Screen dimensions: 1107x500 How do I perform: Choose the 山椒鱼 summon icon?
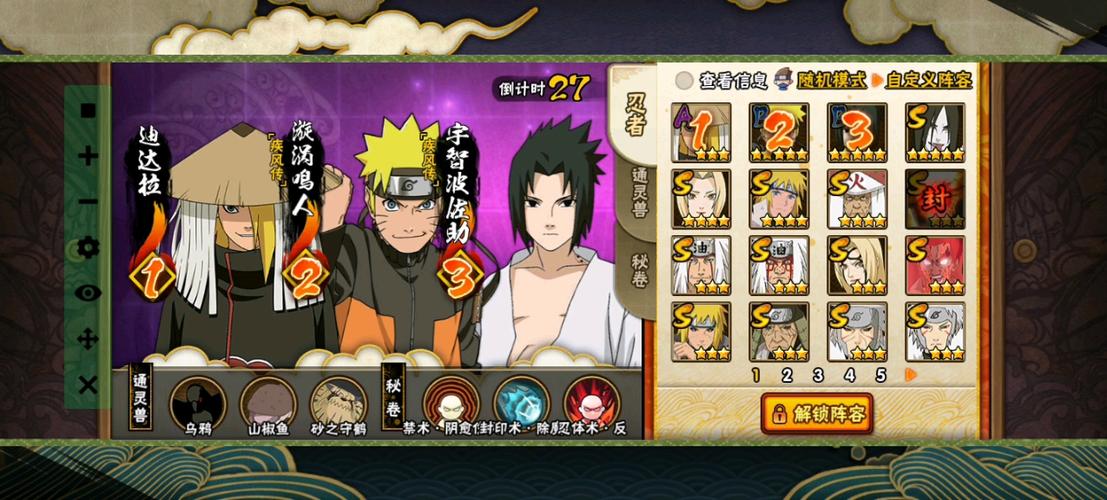click(267, 401)
